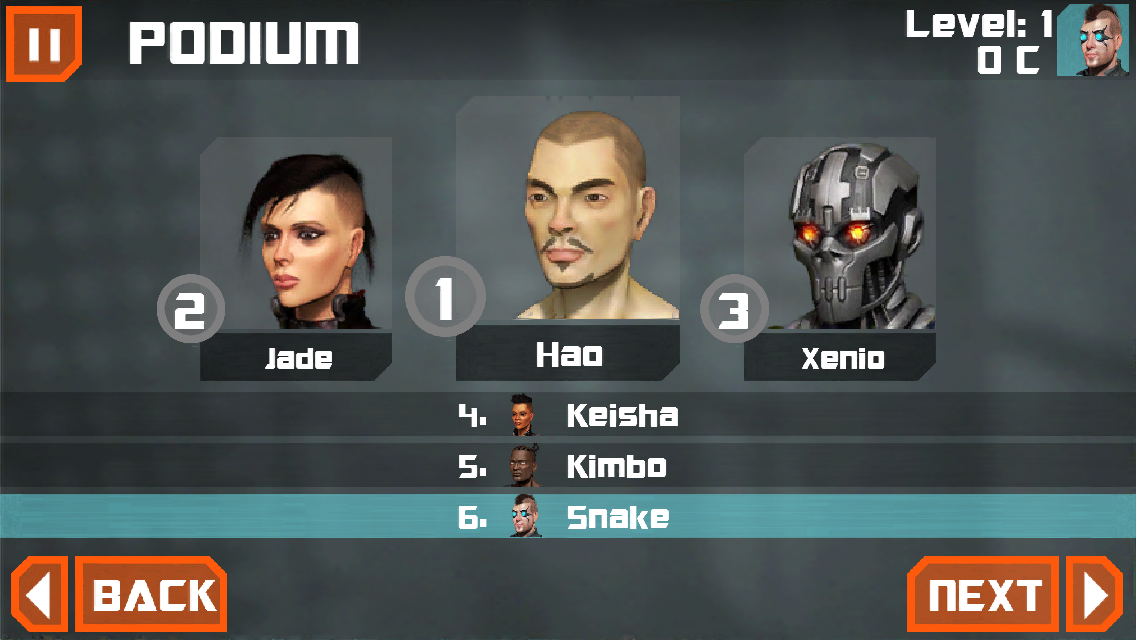Choose the Kimbo ranking row
Screen dimensions: 1136x640
pos(568,466)
